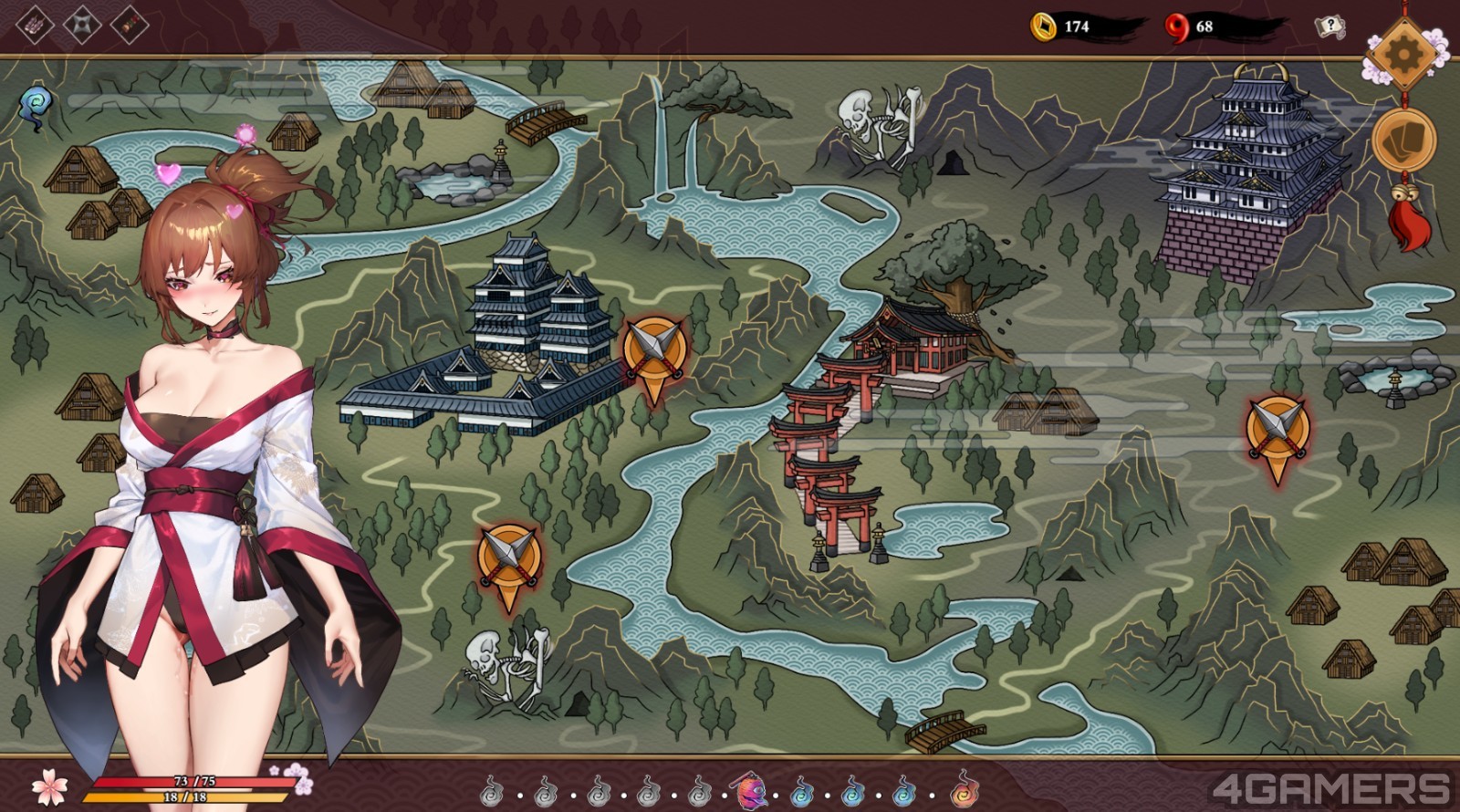Image resolution: width=1460 pixels, height=812 pixels.
Task: Select the shuriken item slot
Action: click(x=82, y=24)
